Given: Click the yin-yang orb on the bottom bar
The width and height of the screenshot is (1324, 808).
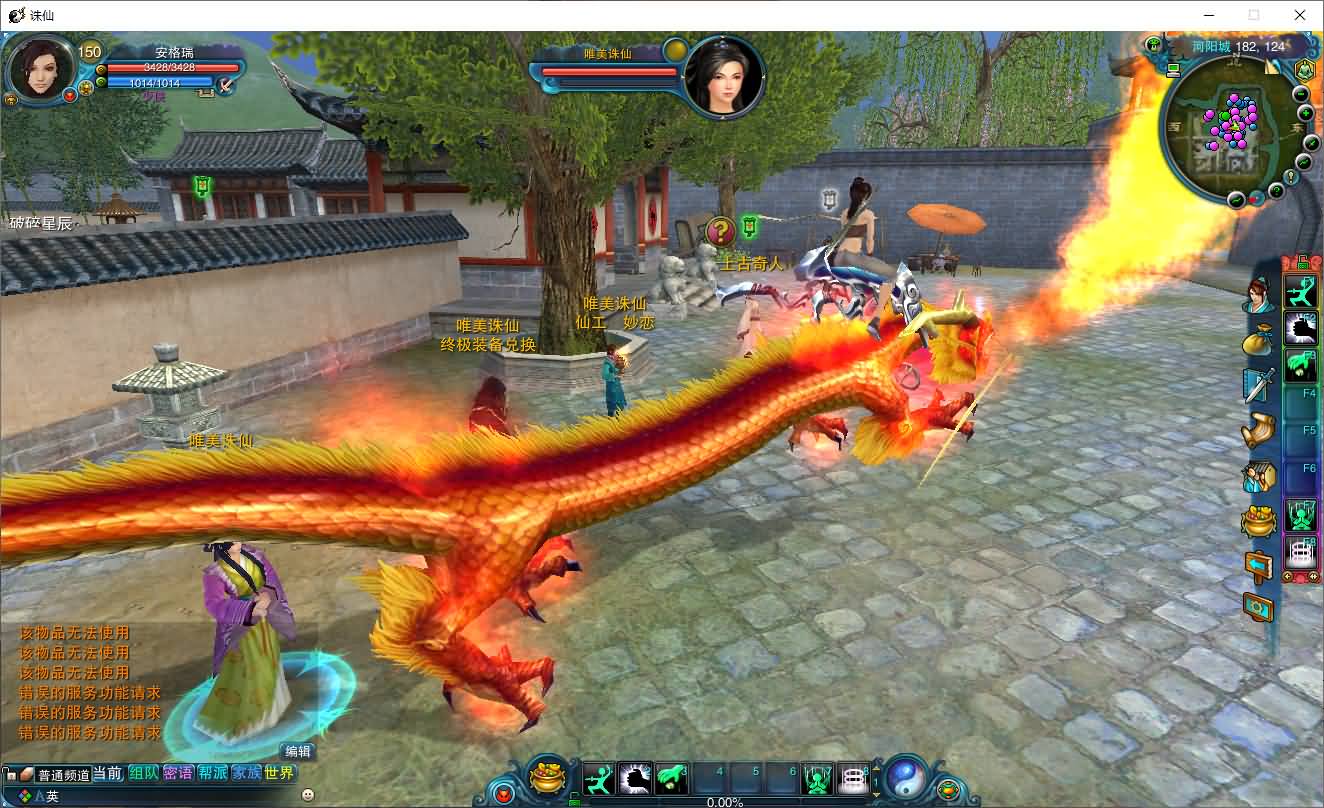Looking at the screenshot, I should coord(906,777).
